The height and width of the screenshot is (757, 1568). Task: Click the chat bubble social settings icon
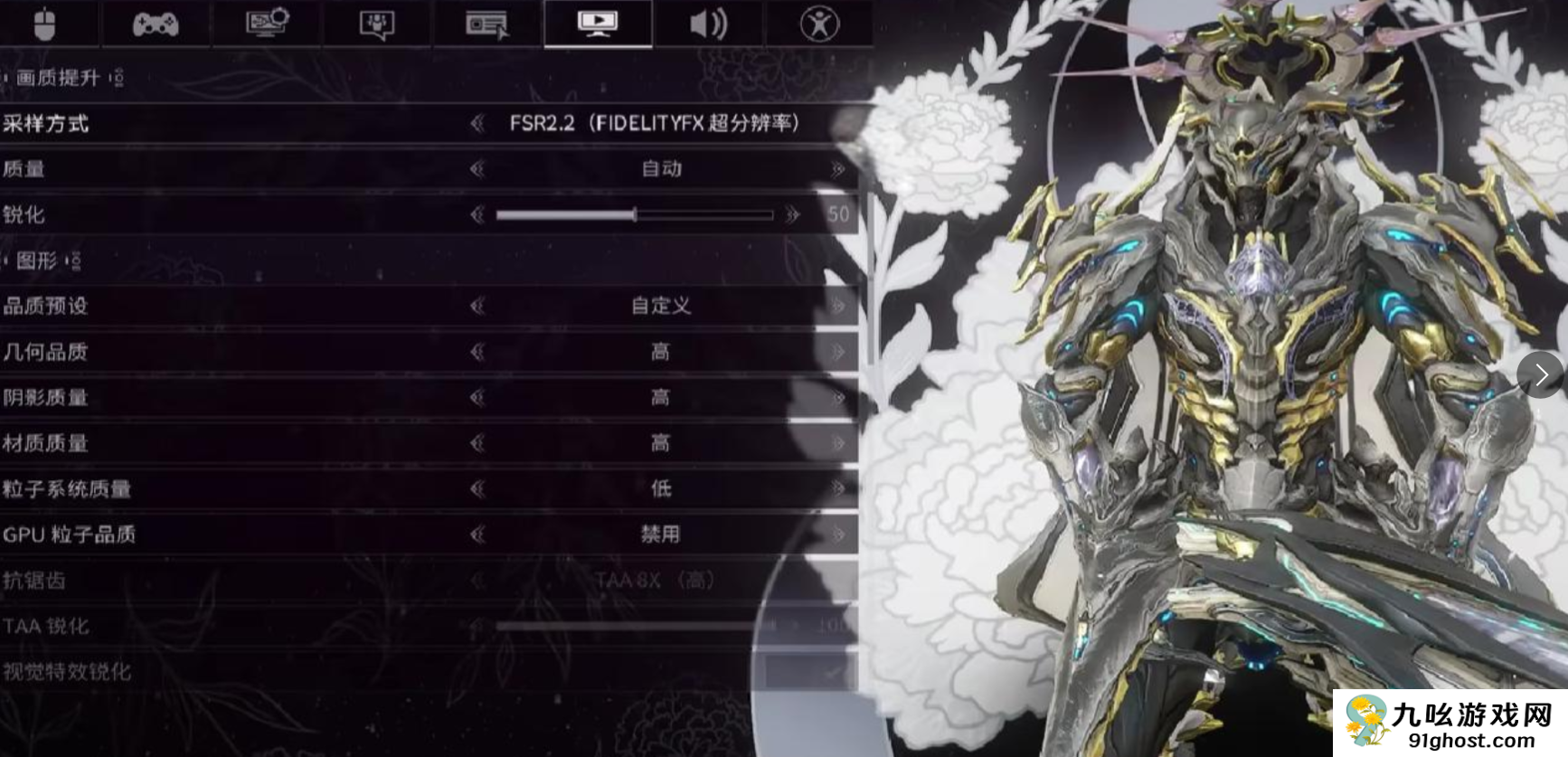[375, 24]
